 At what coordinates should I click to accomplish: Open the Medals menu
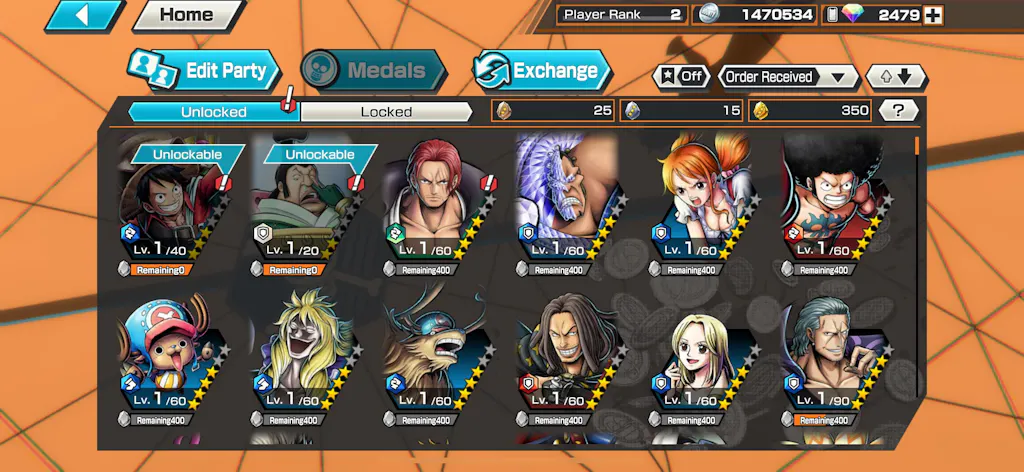click(x=373, y=70)
